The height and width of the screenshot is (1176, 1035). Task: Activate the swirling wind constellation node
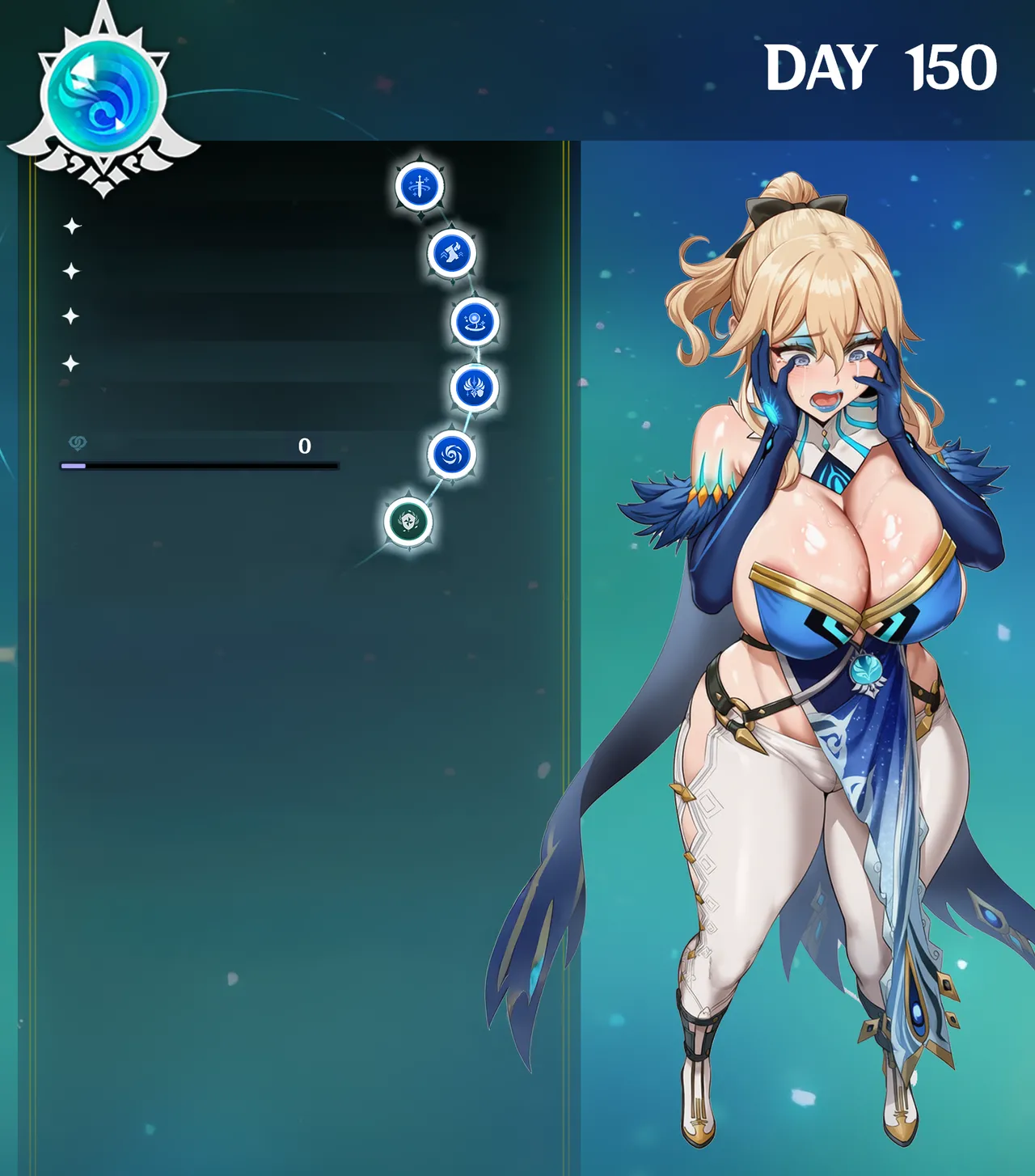(451, 455)
